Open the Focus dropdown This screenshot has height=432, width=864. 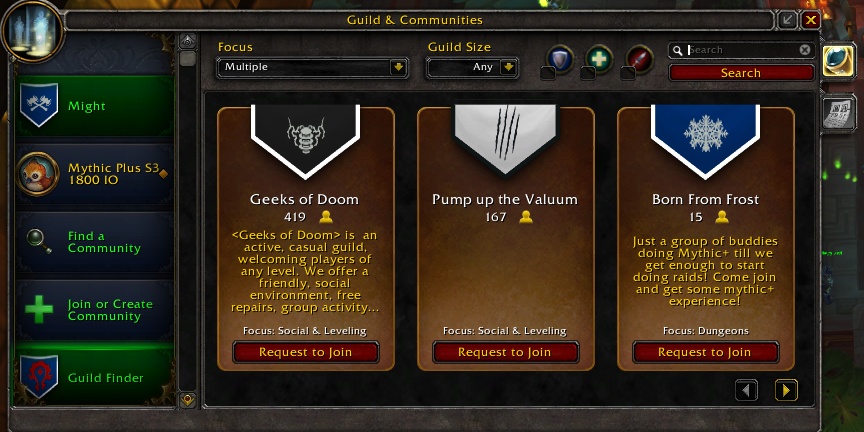pyautogui.click(x=312, y=67)
